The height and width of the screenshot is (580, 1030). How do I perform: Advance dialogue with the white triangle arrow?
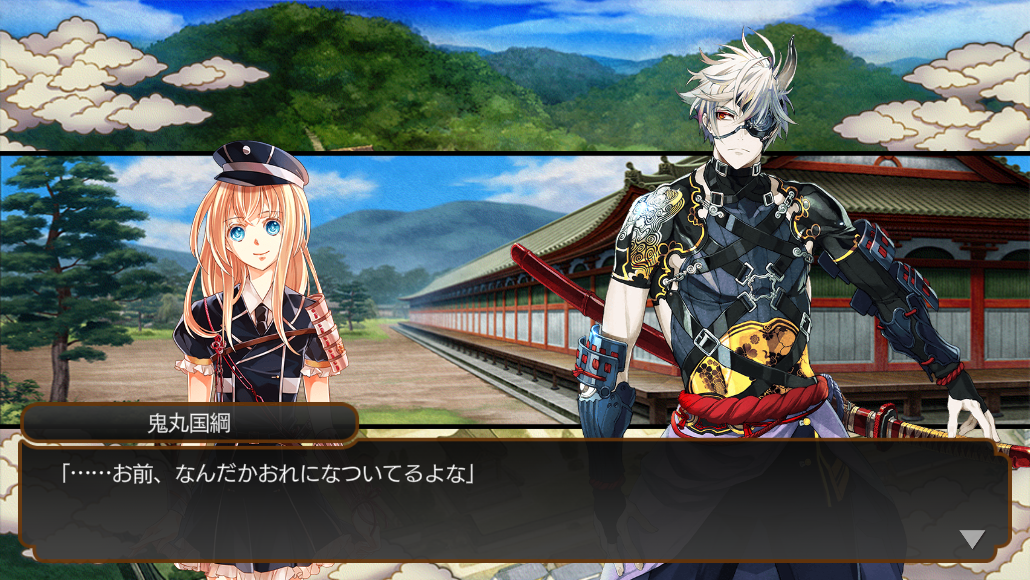tap(972, 539)
